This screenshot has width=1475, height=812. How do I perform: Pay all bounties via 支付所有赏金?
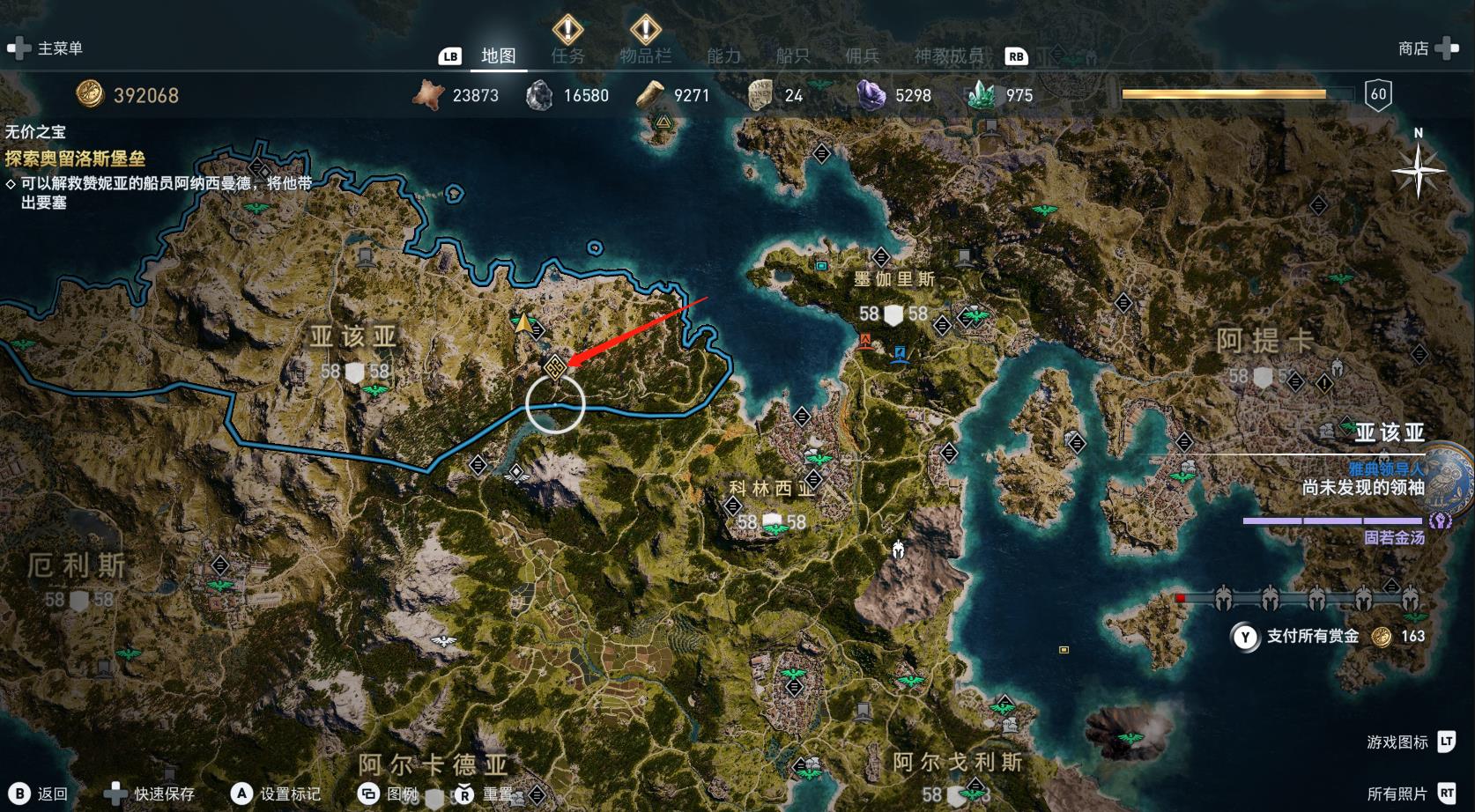coord(1312,636)
